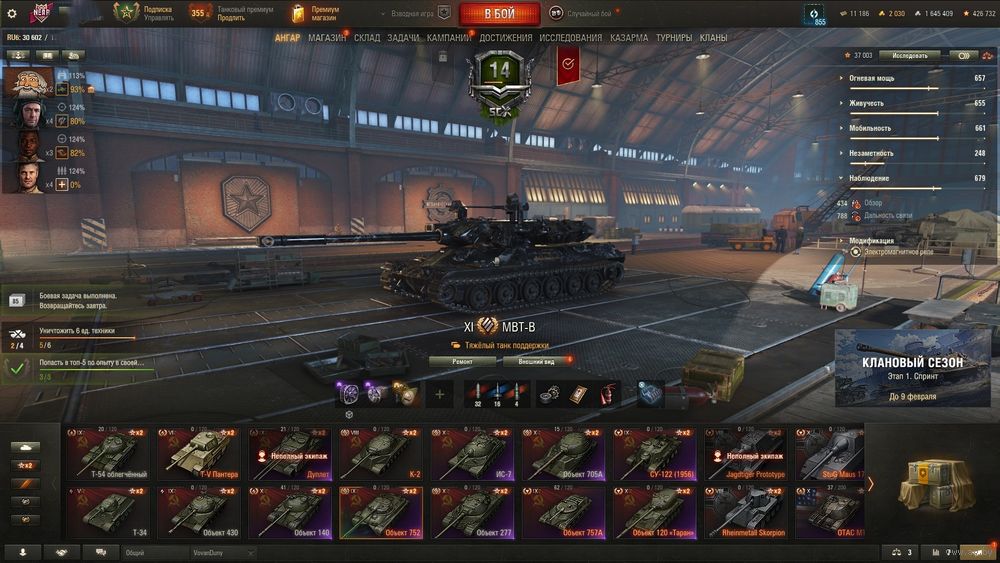Click the «Ремонт» repair button
The width and height of the screenshot is (1000, 563).
pos(462,361)
